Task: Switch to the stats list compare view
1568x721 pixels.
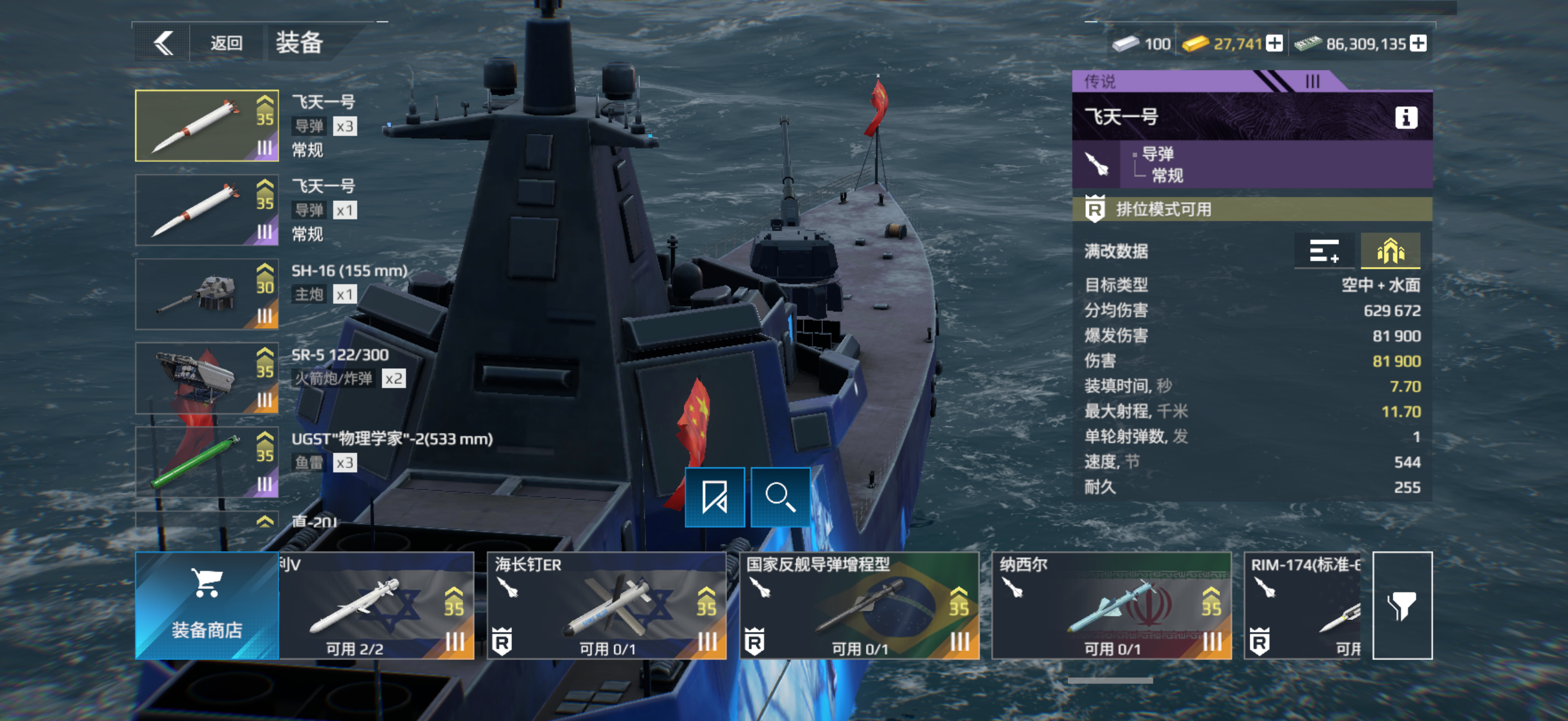Action: [1324, 250]
